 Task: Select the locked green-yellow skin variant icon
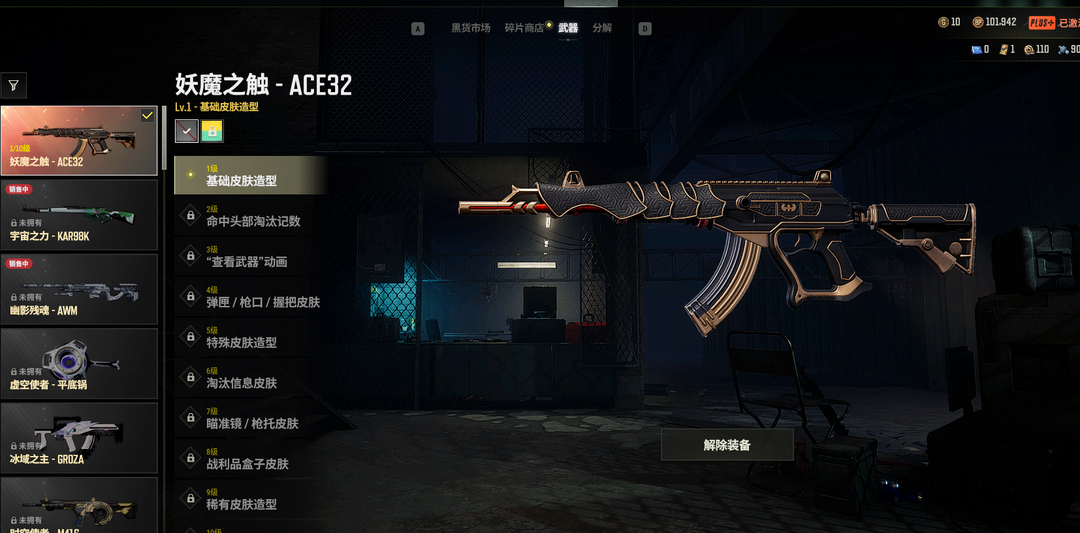(212, 131)
